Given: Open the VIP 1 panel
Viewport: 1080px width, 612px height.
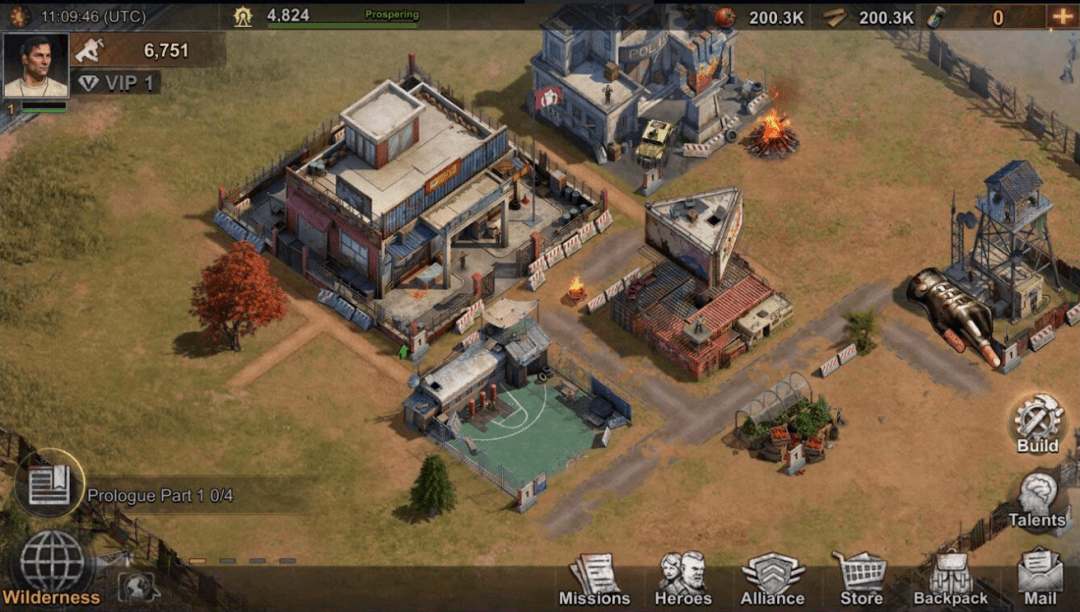Looking at the screenshot, I should point(116,83).
